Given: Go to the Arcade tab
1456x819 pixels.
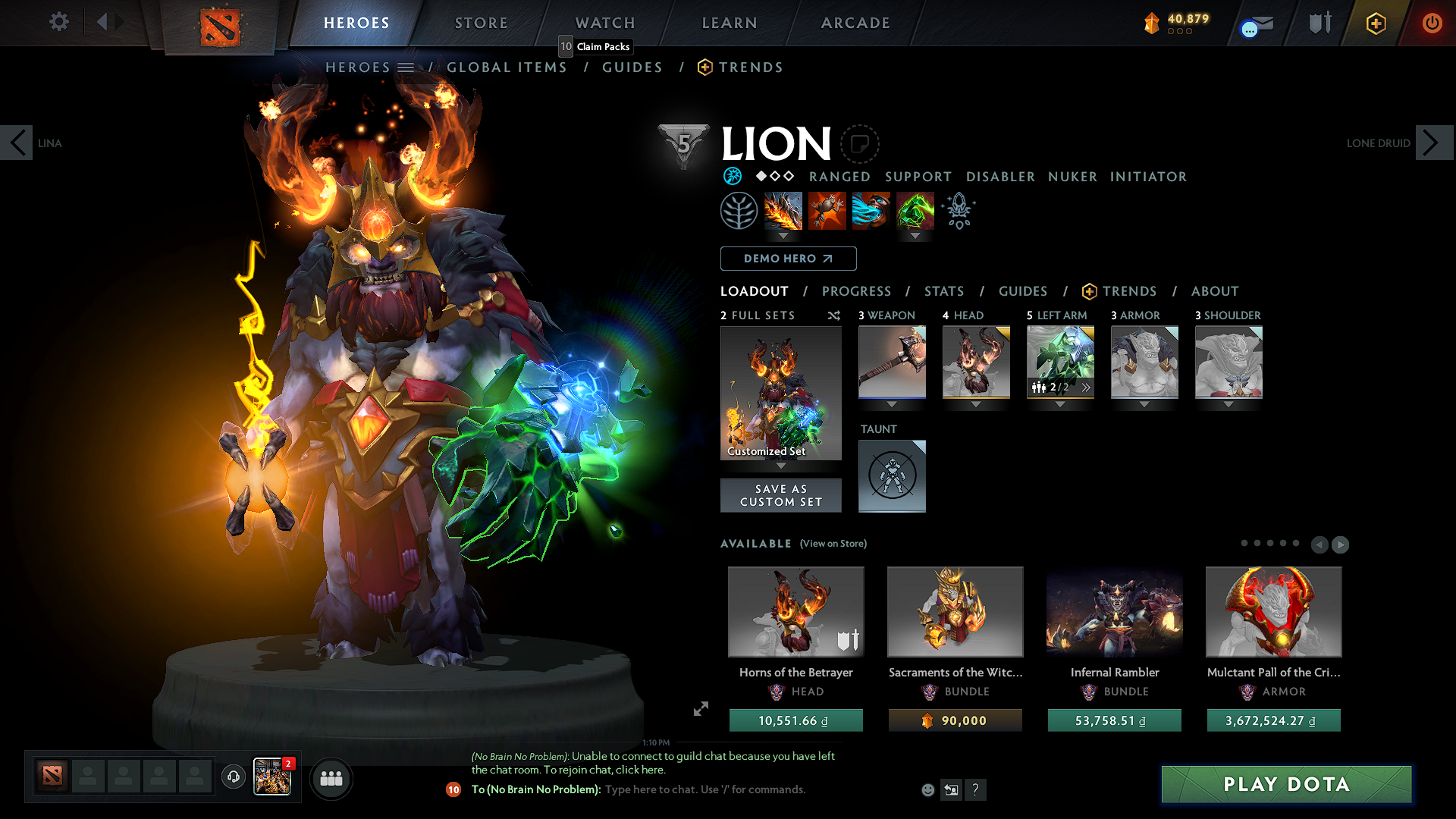Looking at the screenshot, I should tap(855, 23).
